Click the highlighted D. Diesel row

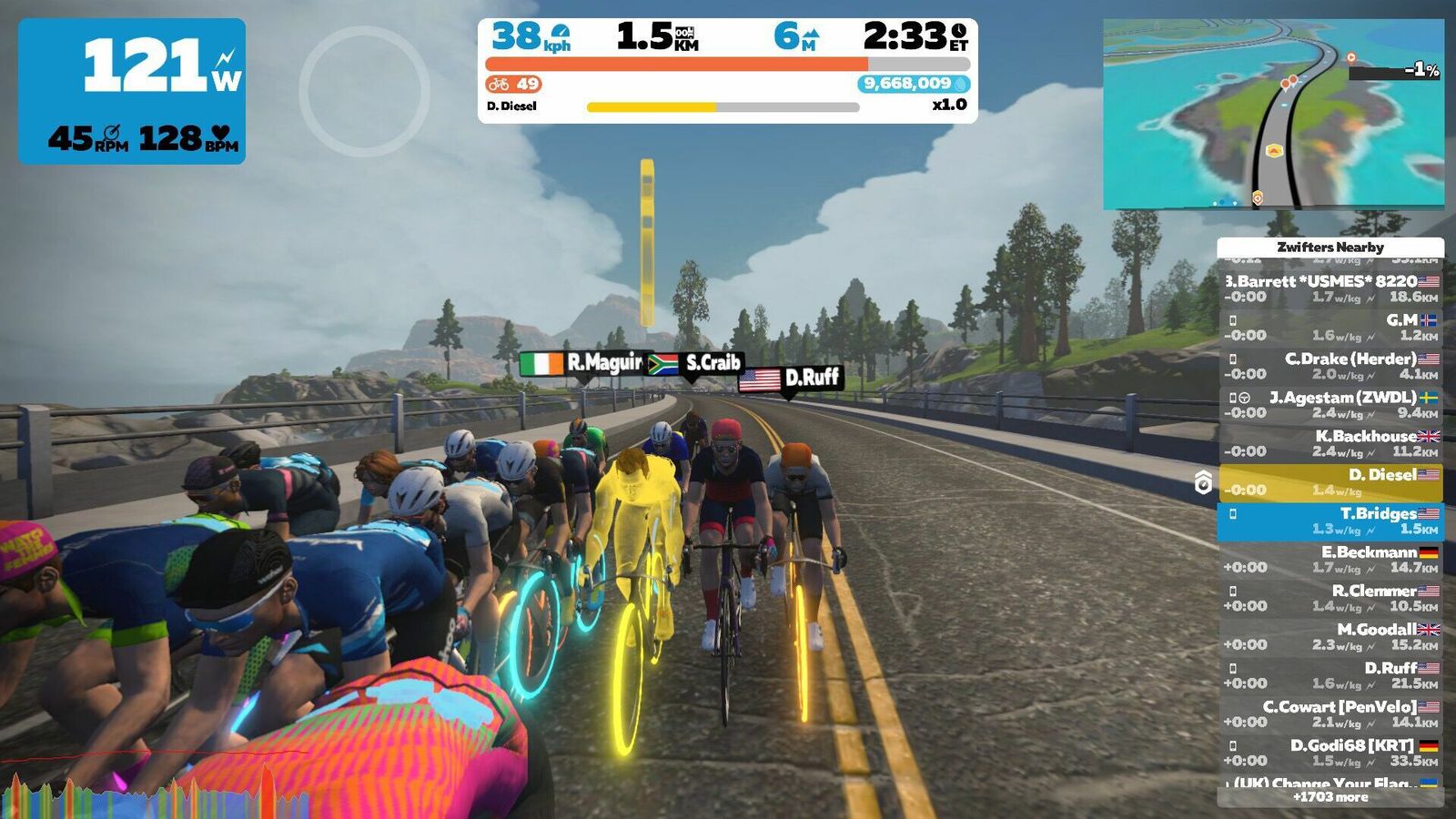coord(1330,482)
